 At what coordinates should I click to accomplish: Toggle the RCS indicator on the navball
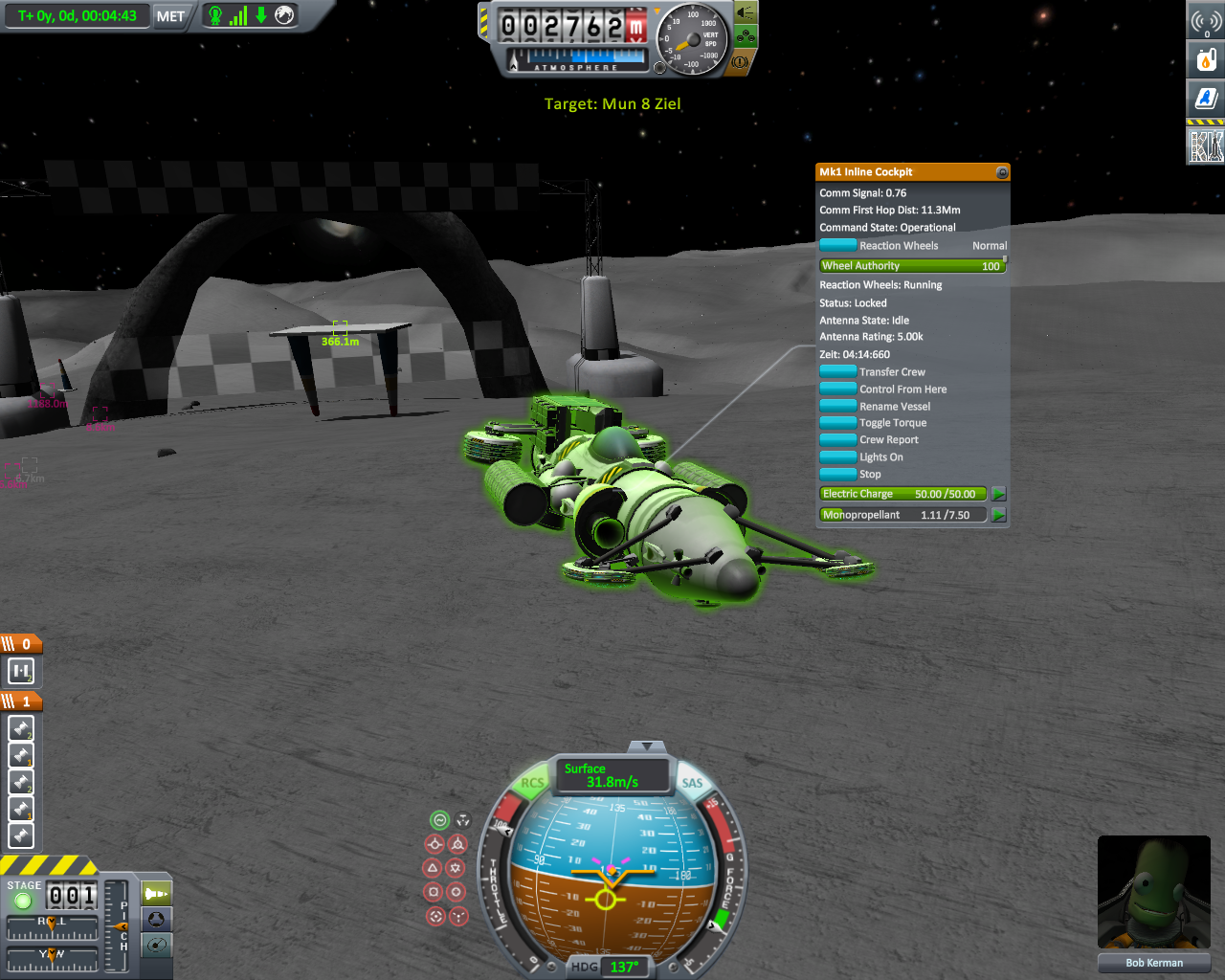coord(532,783)
